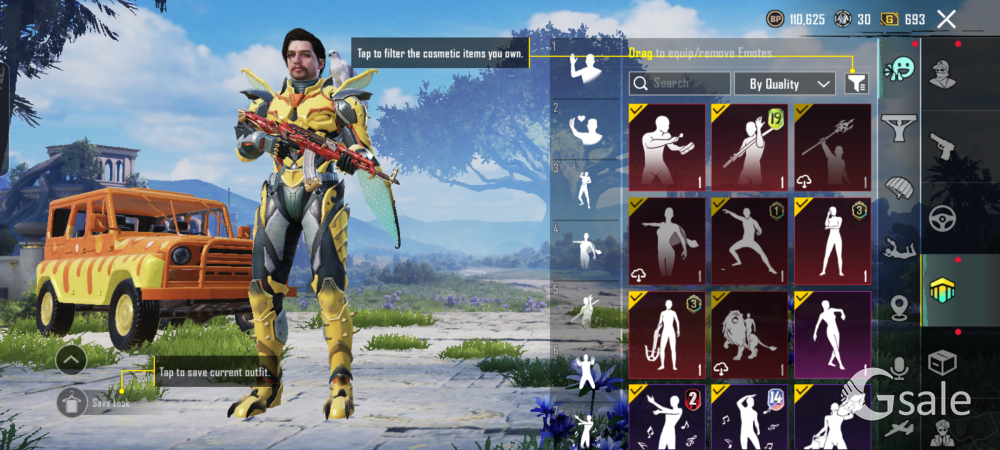
Task: Open the crate box category
Action: click(942, 362)
